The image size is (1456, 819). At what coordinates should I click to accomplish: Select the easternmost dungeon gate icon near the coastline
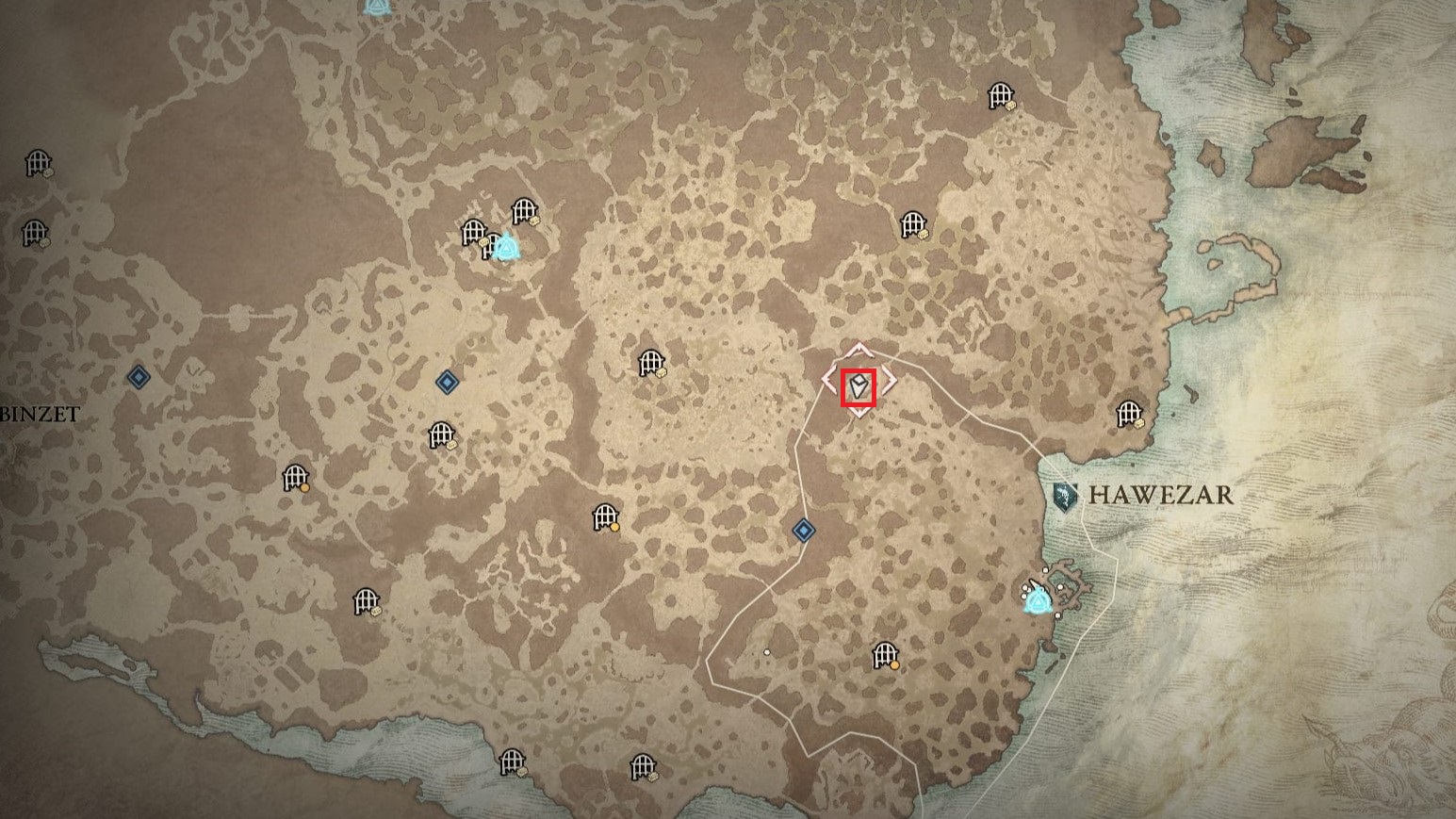[1129, 412]
